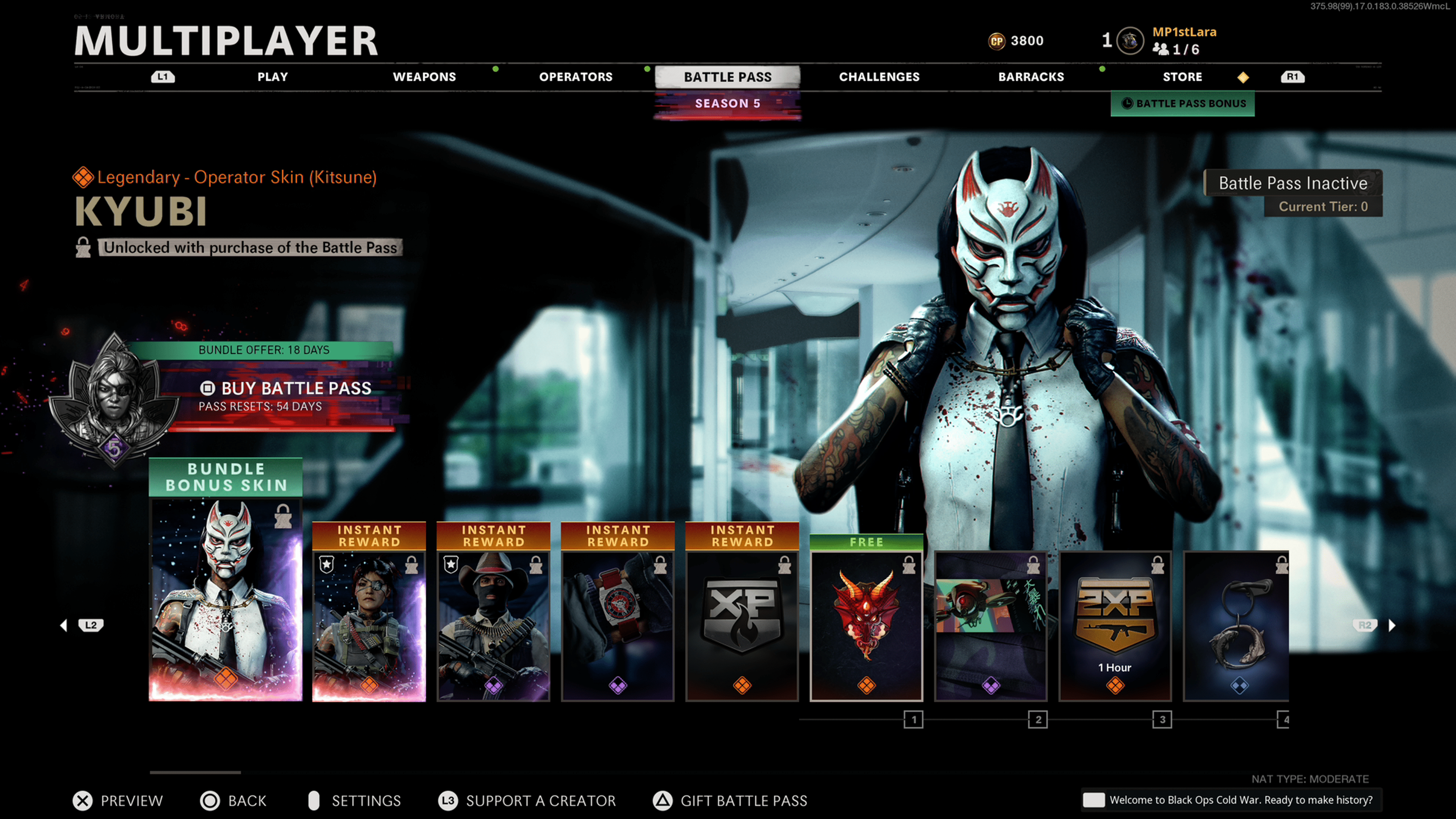This screenshot has height=819, width=1456.
Task: Show the next battle pass tiers arrow
Action: [1392, 625]
